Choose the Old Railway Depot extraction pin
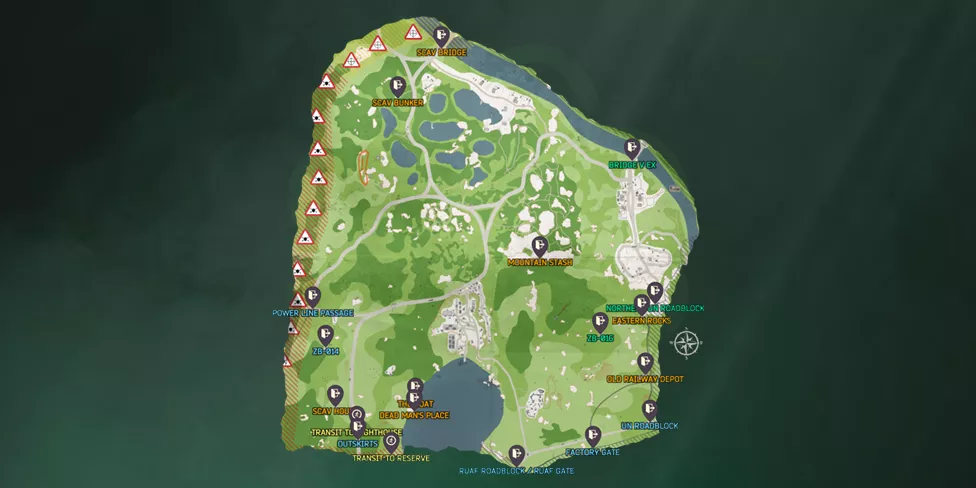The image size is (976, 488). [645, 362]
